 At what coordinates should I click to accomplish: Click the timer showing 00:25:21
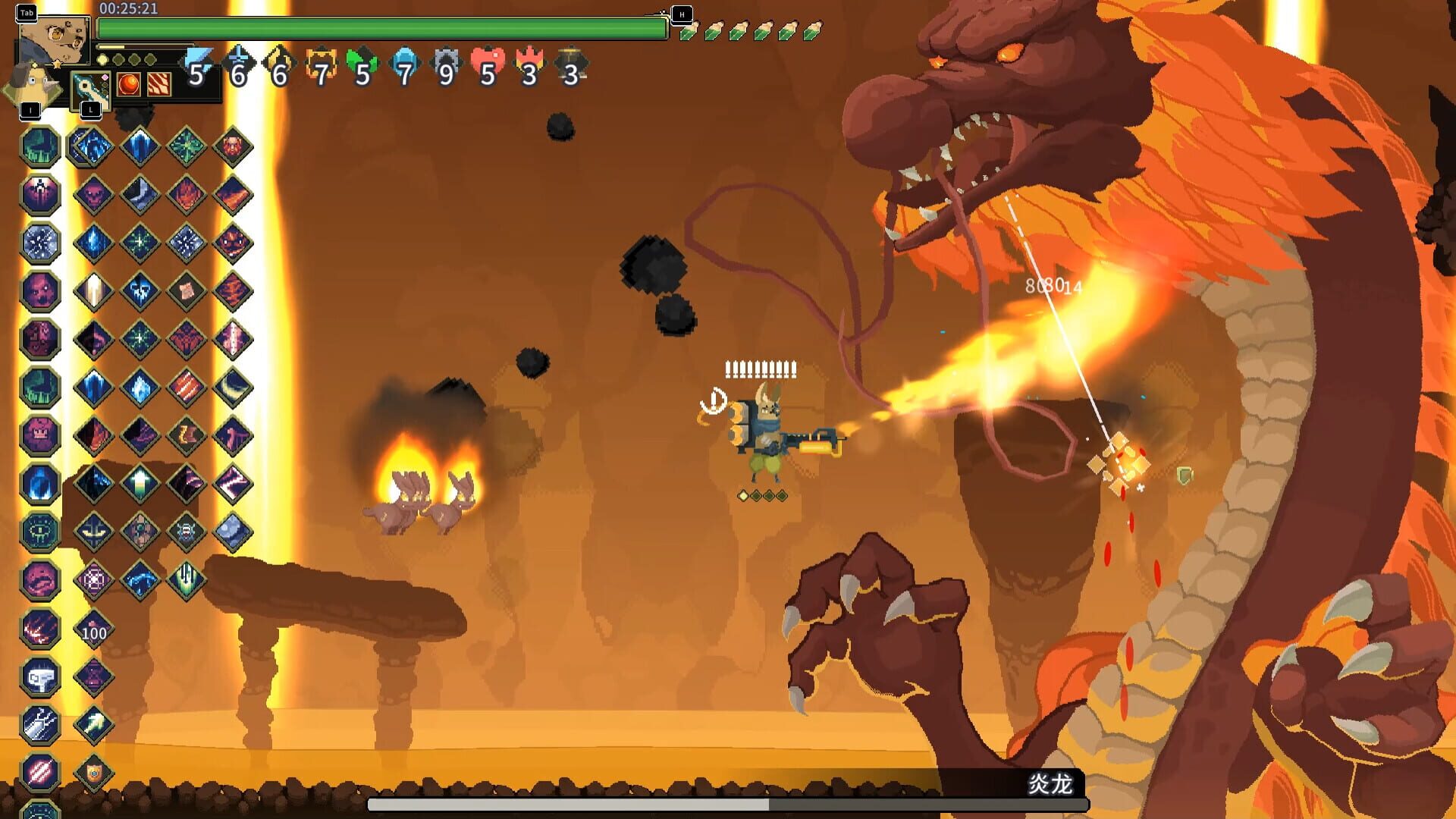click(x=129, y=9)
